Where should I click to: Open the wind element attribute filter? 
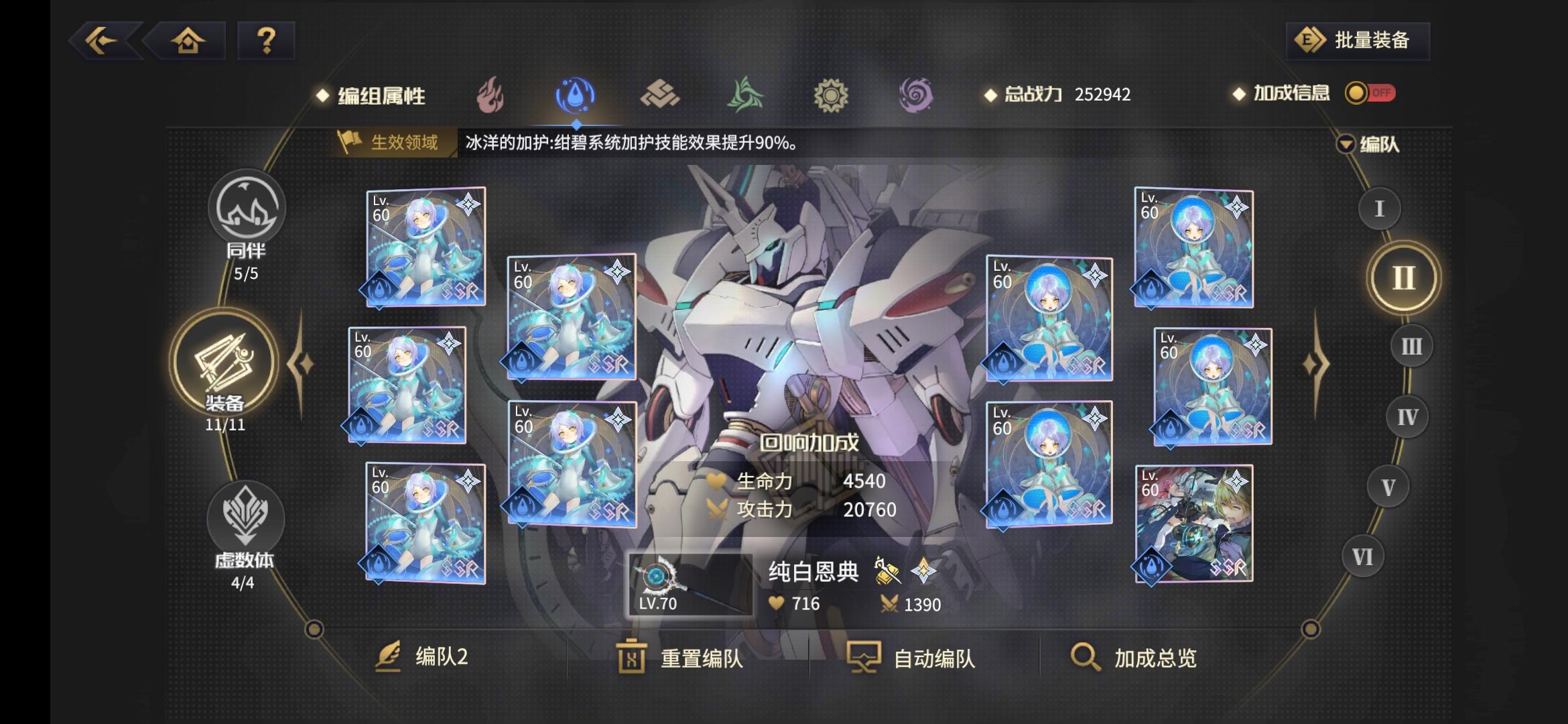click(x=746, y=95)
